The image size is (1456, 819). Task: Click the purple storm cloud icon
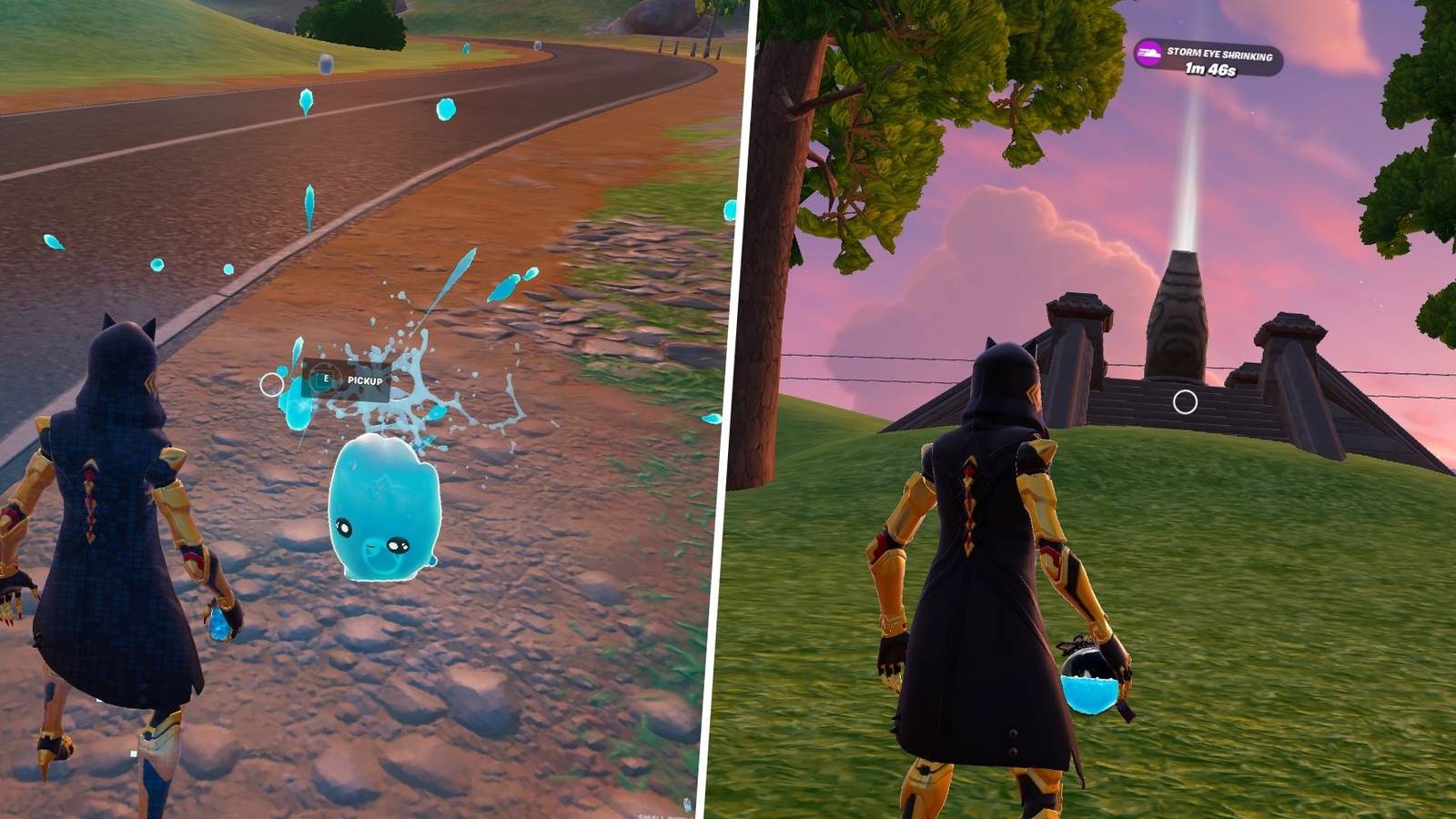[x=1148, y=53]
